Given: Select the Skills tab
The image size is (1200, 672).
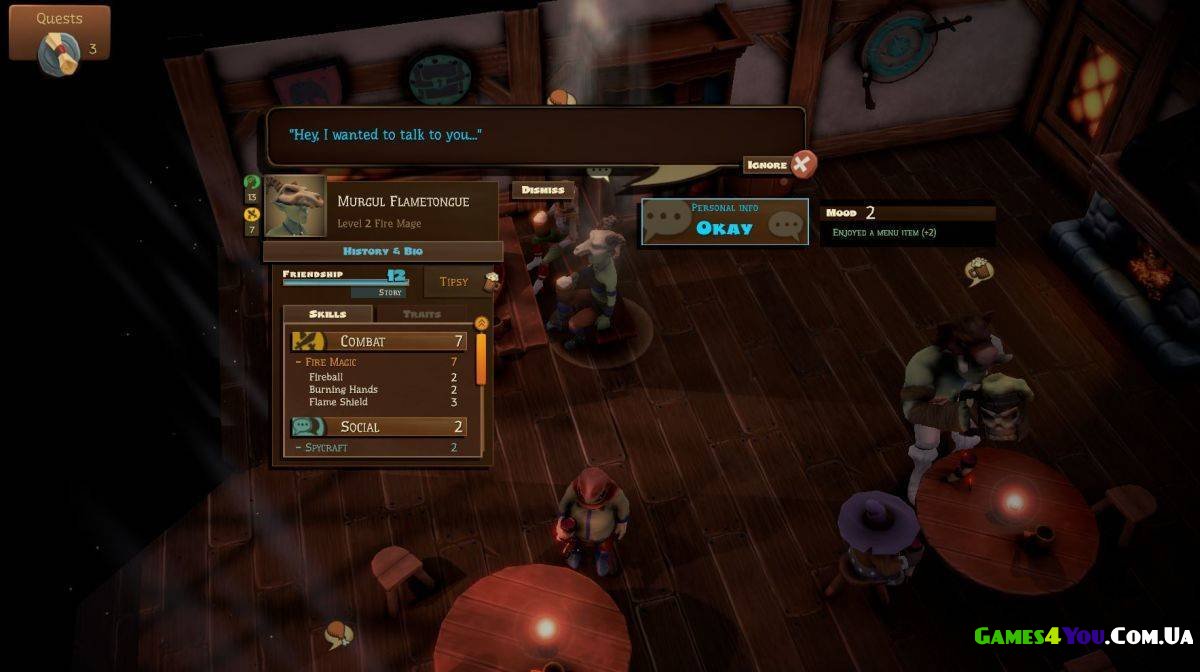Looking at the screenshot, I should tap(327, 314).
